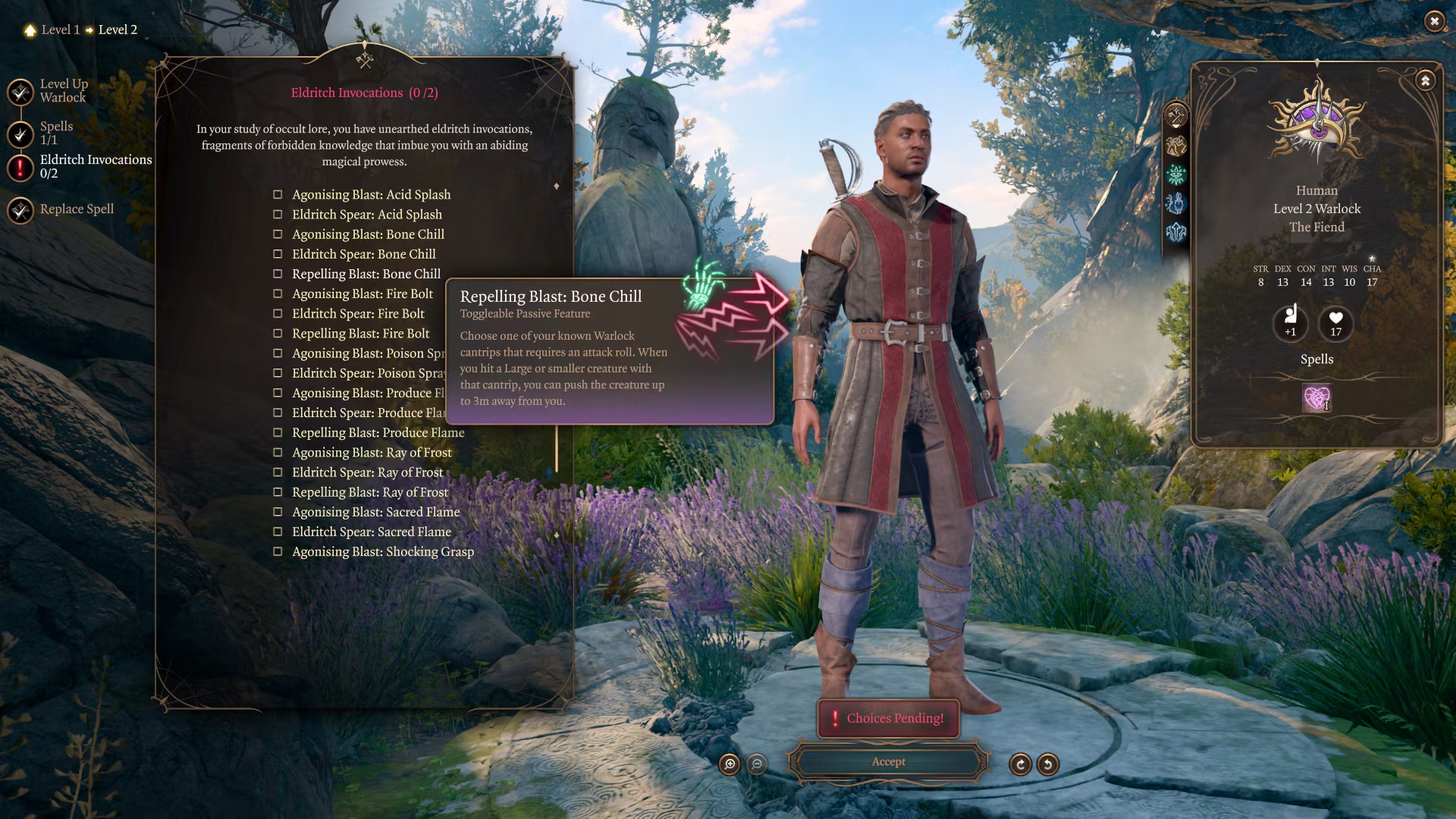This screenshot has height=819, width=1456.
Task: Accept the level up choices
Action: point(888,762)
